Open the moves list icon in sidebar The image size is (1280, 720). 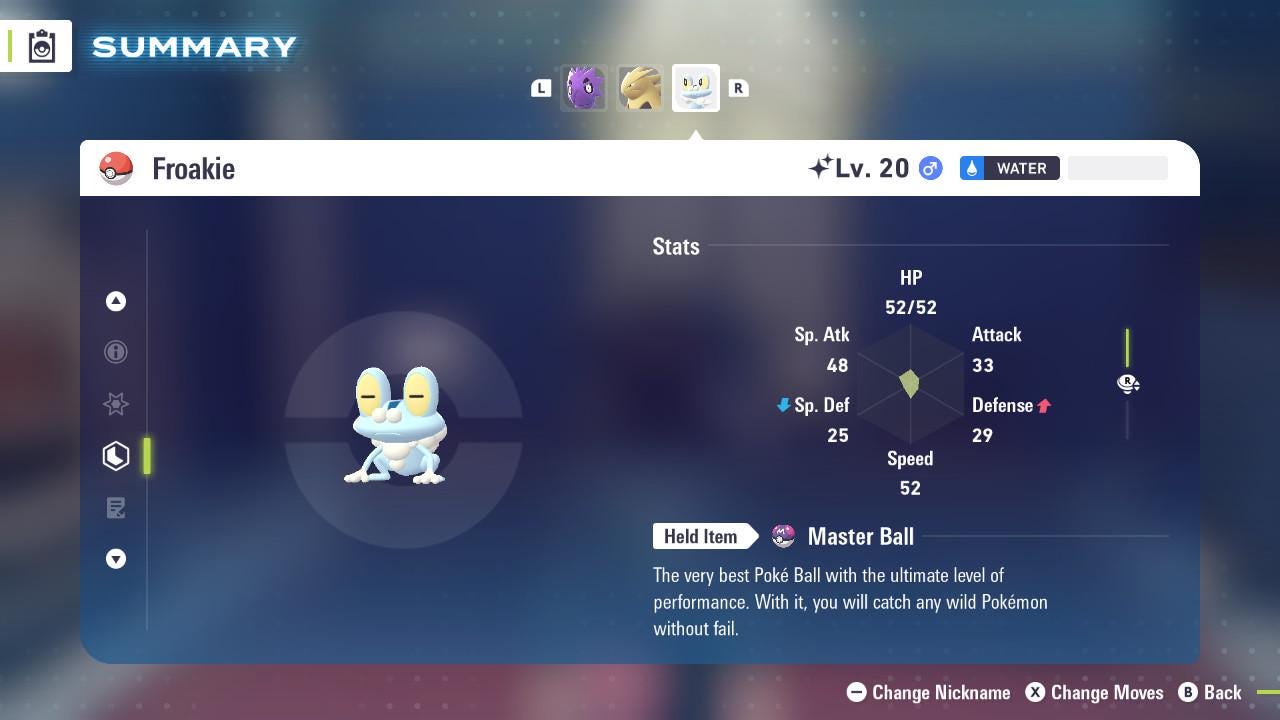click(116, 508)
